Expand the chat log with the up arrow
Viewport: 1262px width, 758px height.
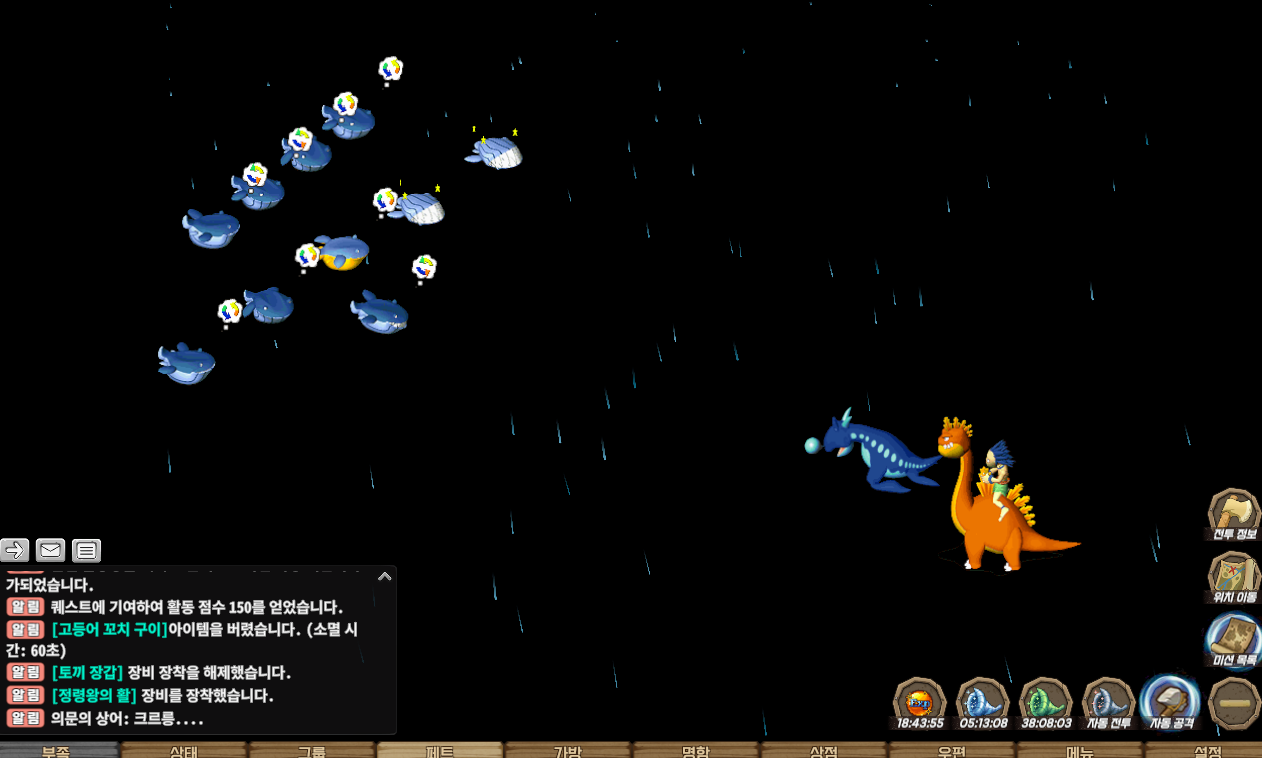pyautogui.click(x=384, y=576)
